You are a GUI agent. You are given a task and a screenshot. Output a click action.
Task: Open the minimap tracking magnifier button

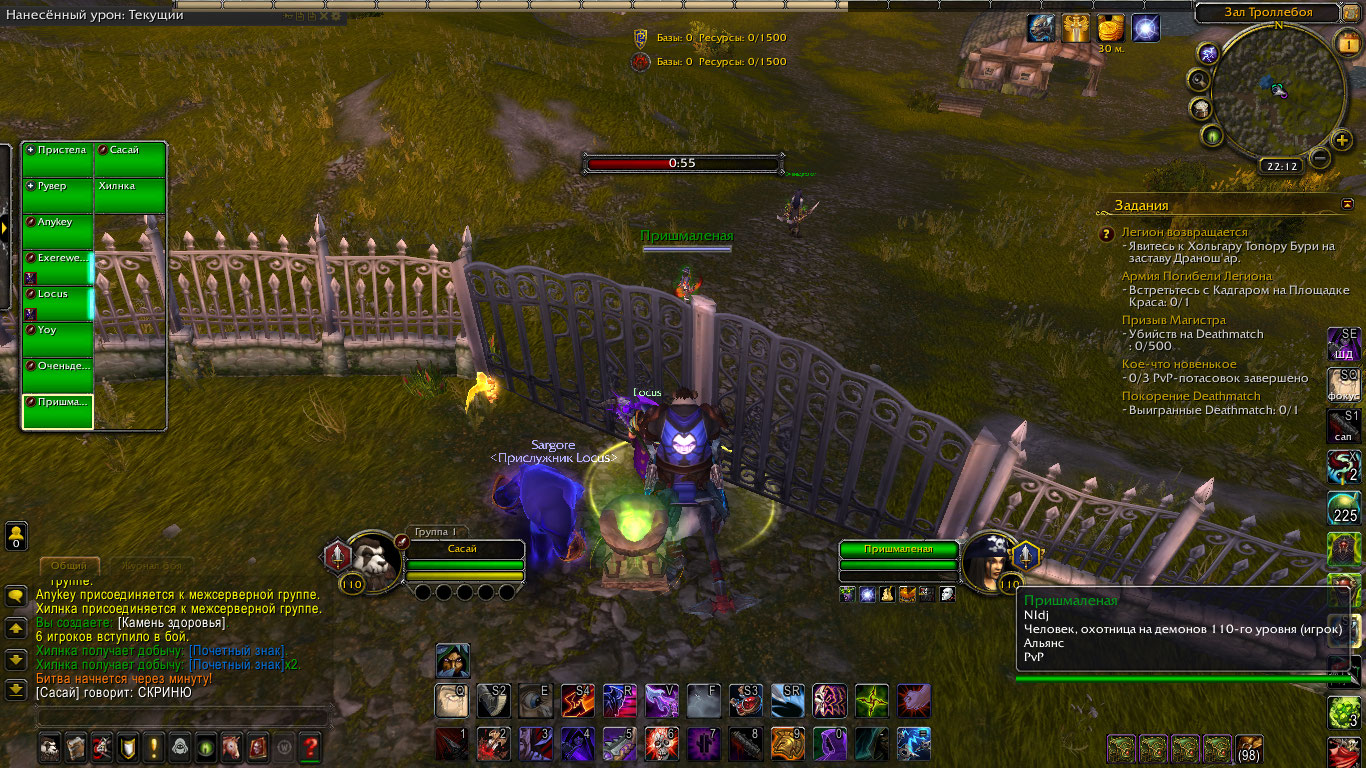(x=1199, y=79)
